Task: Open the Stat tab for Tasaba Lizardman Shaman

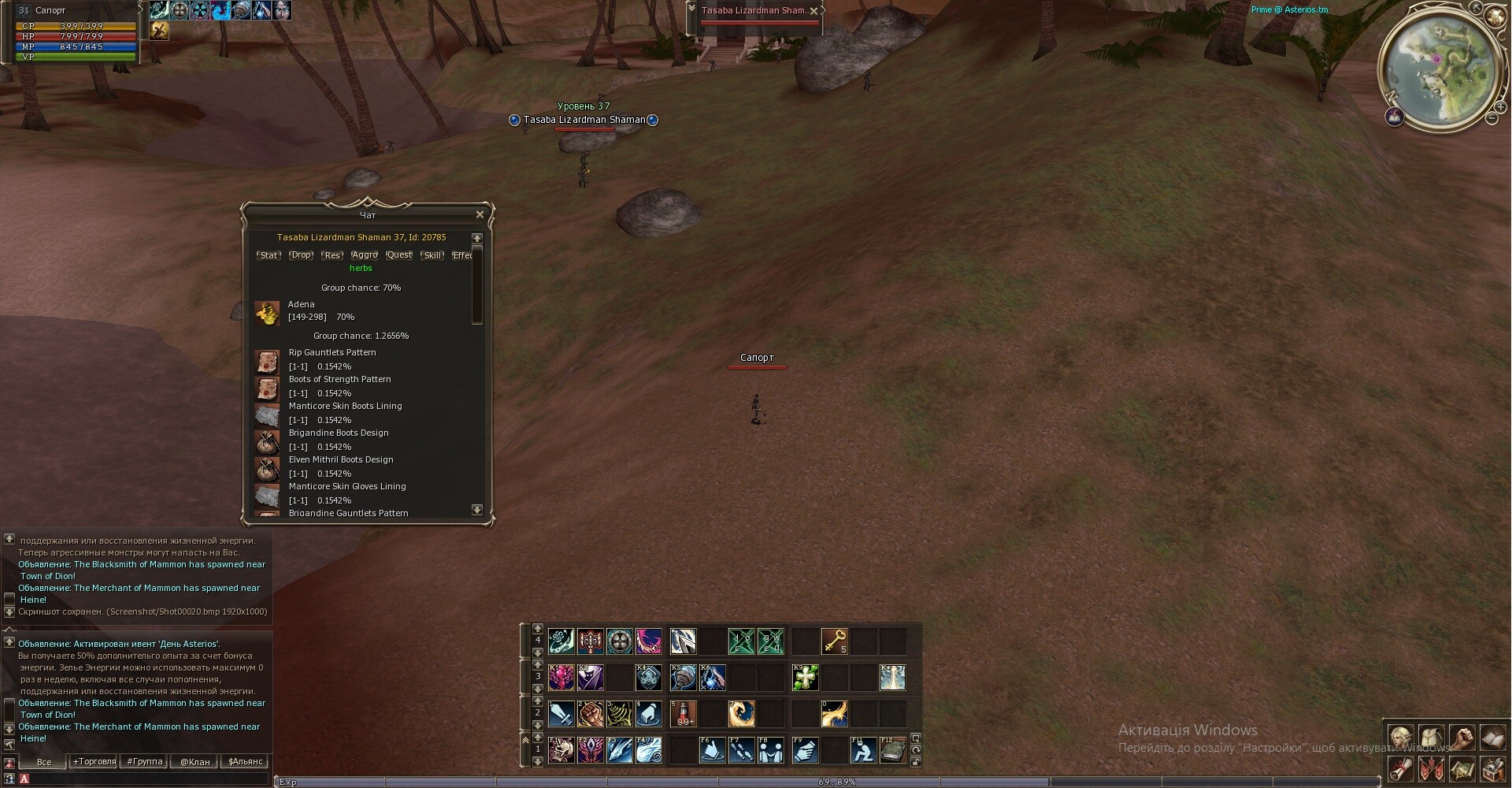Action: pos(269,255)
